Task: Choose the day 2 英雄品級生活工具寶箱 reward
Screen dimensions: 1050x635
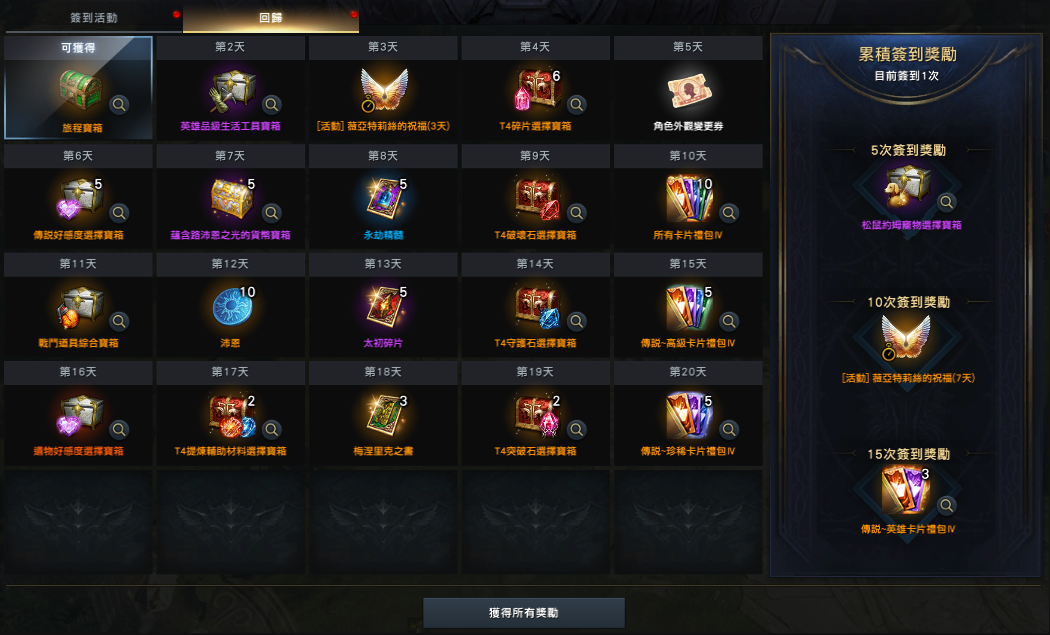Action: point(231,90)
